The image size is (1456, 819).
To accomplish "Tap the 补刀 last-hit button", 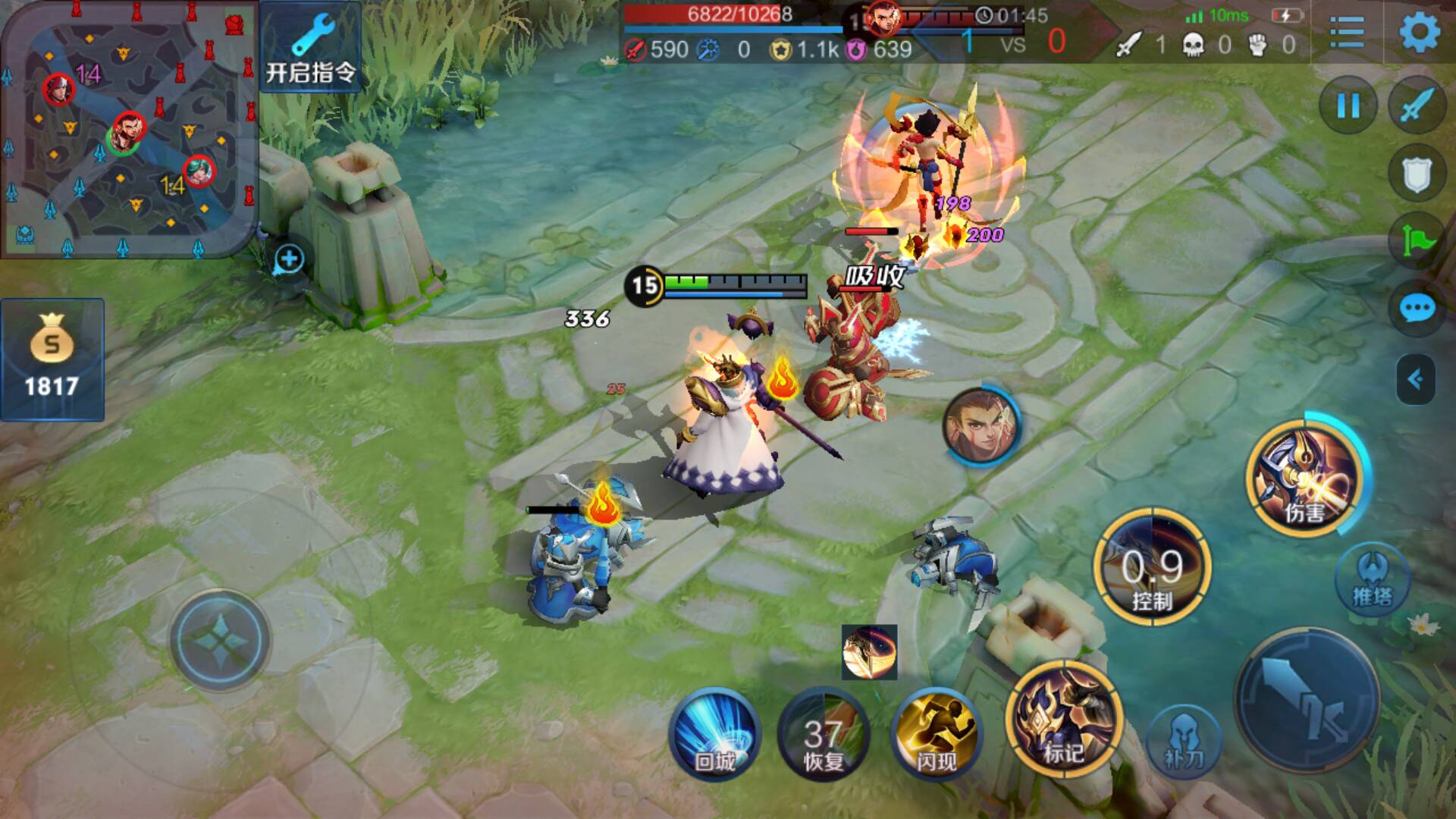I will tap(1183, 739).
